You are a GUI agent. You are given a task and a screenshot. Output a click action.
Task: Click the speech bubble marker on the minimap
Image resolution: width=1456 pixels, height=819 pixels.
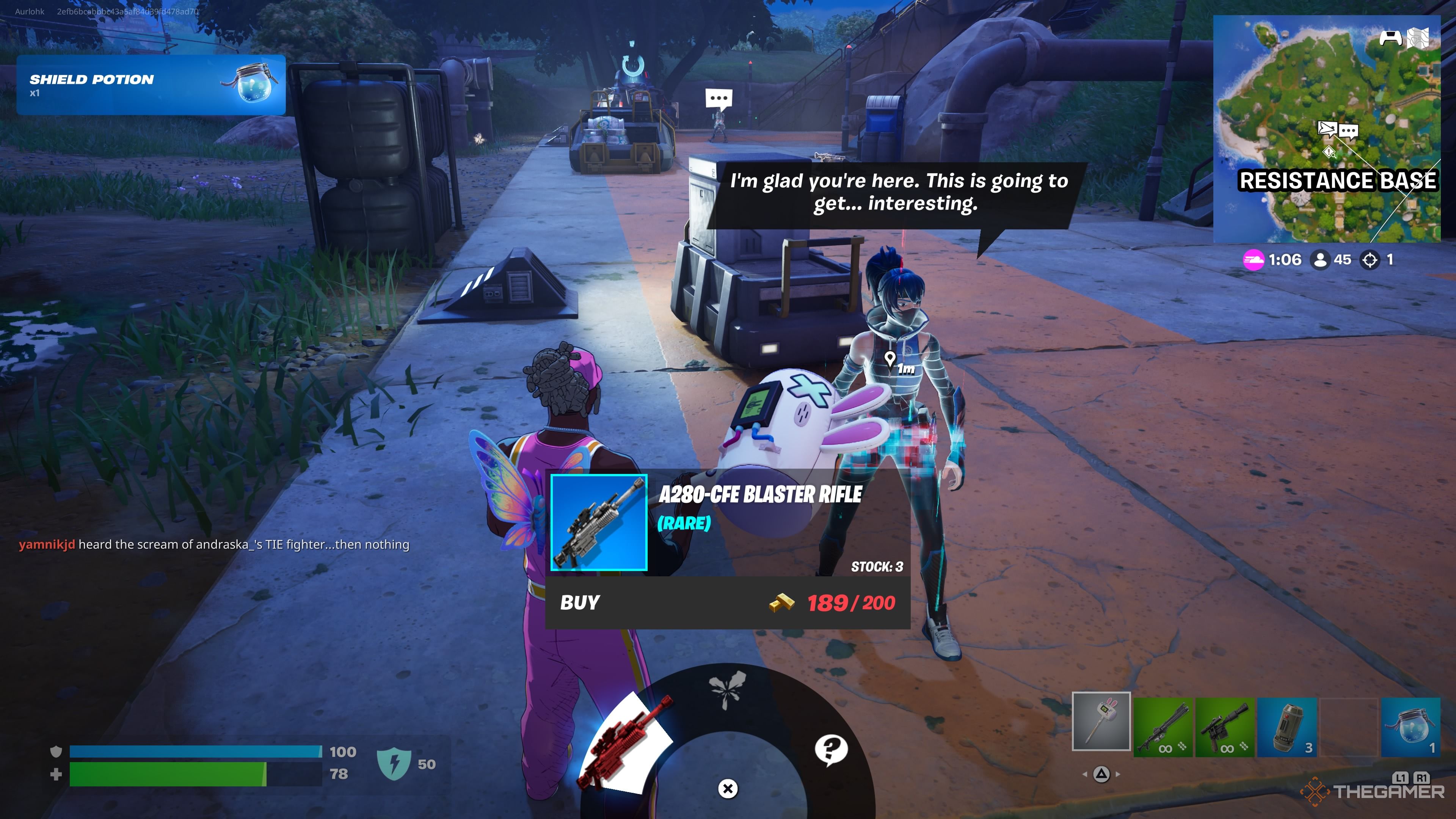click(1349, 130)
